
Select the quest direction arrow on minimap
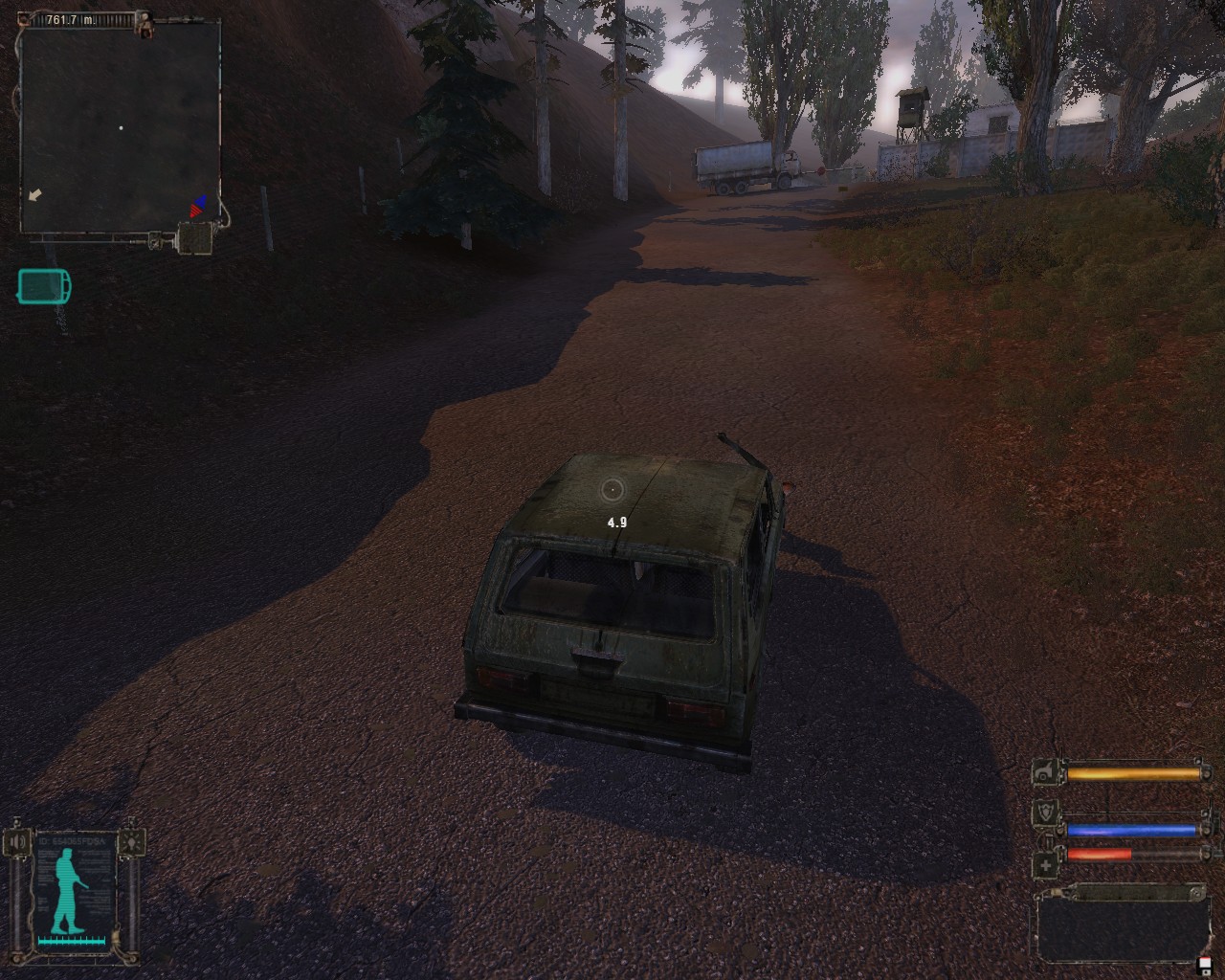35,195
